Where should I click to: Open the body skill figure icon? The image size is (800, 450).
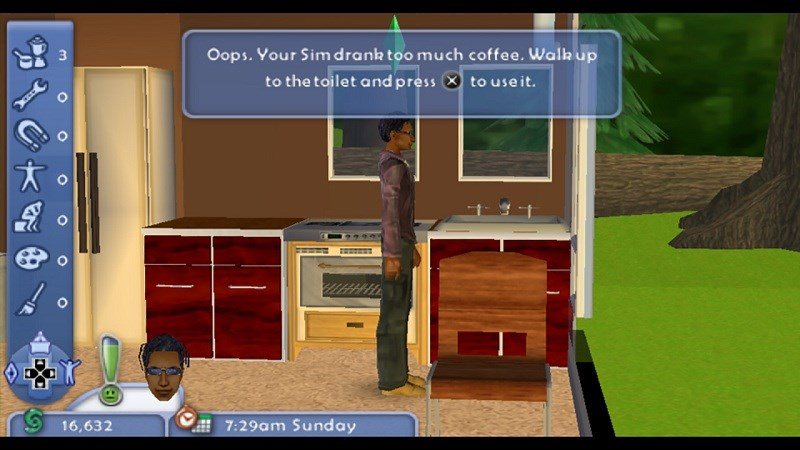pyautogui.click(x=31, y=176)
